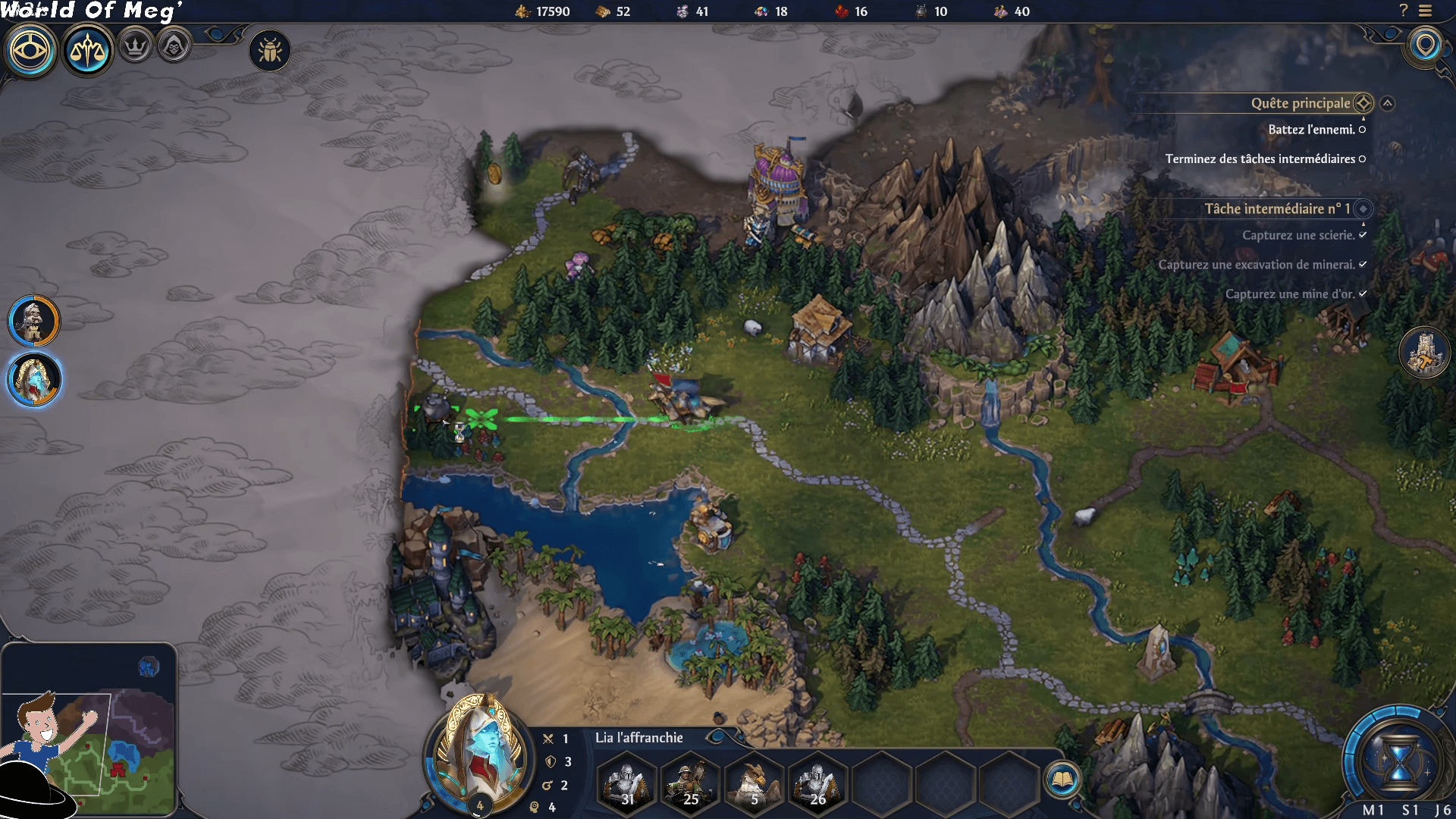Click the hooded figure icon

[174, 47]
